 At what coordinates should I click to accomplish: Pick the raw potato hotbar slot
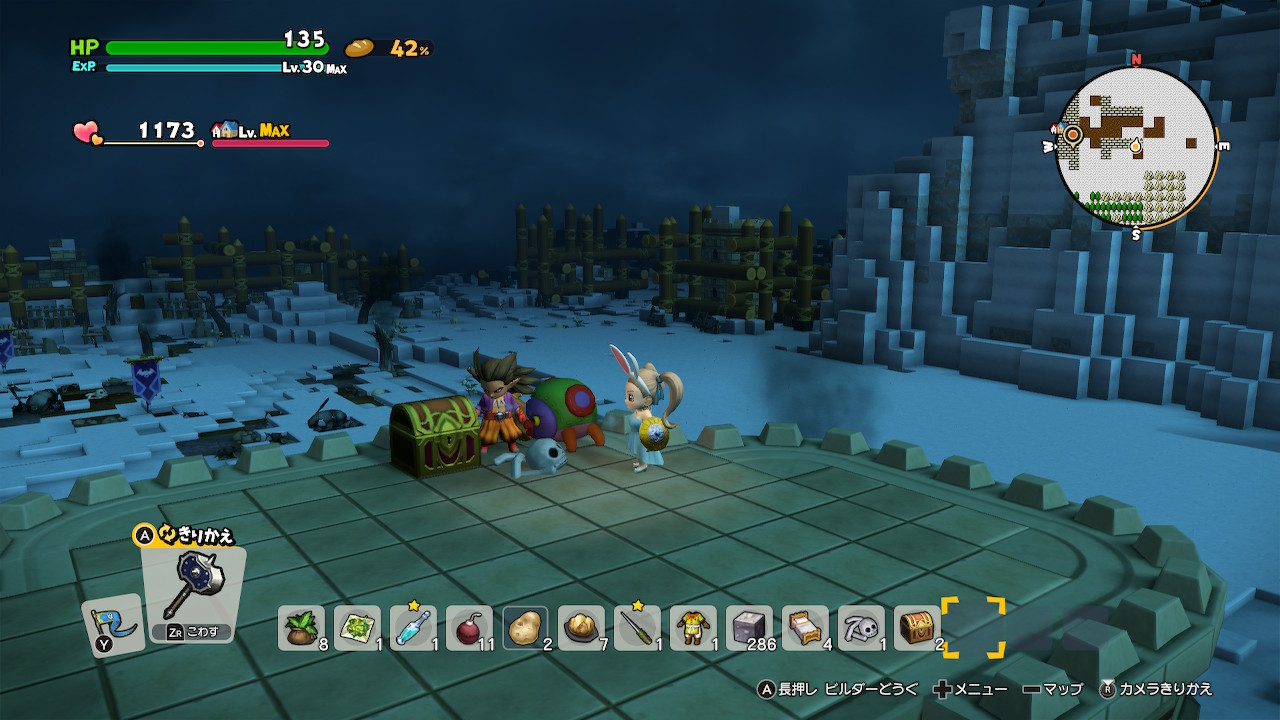525,628
